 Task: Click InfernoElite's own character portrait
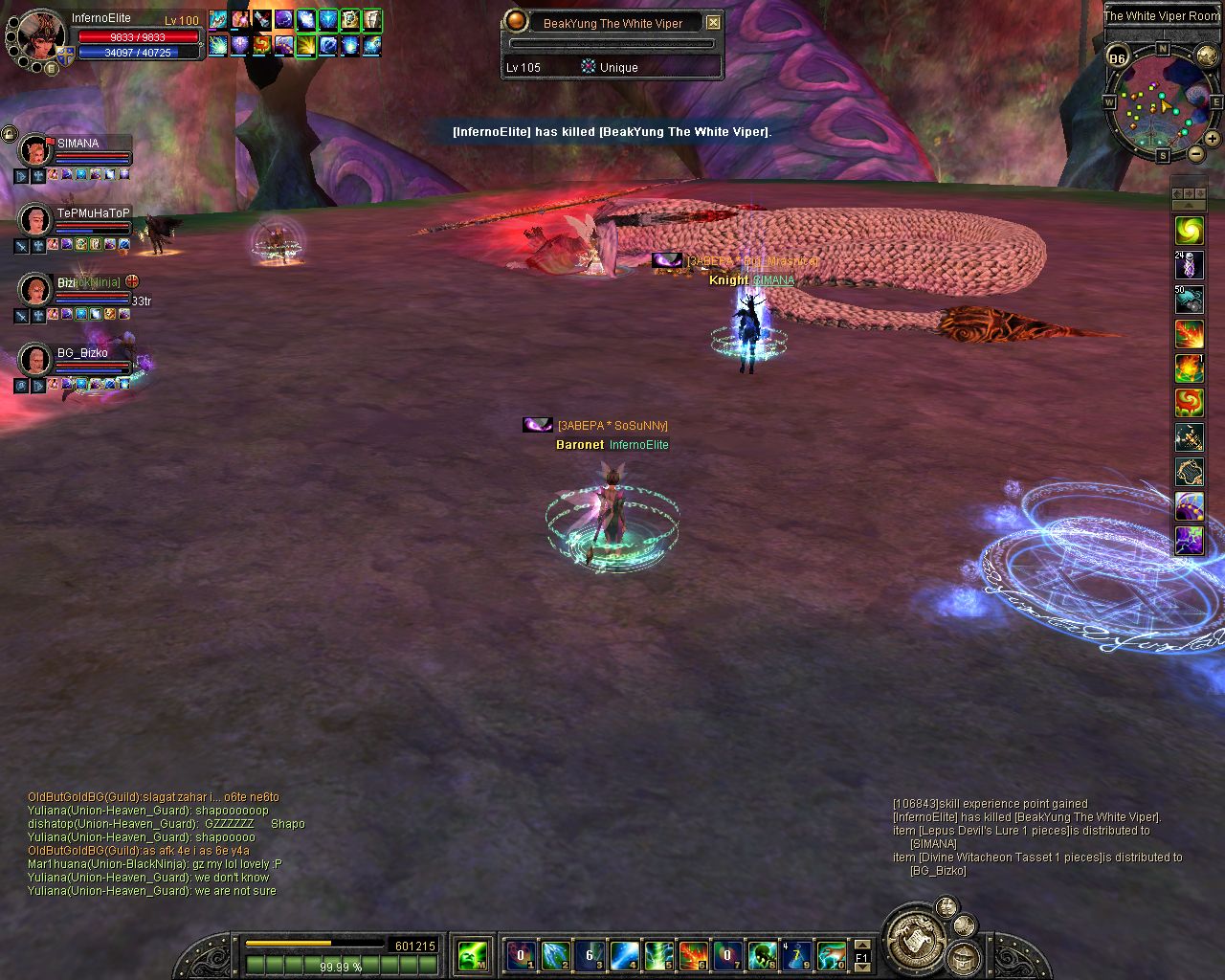coord(40,36)
